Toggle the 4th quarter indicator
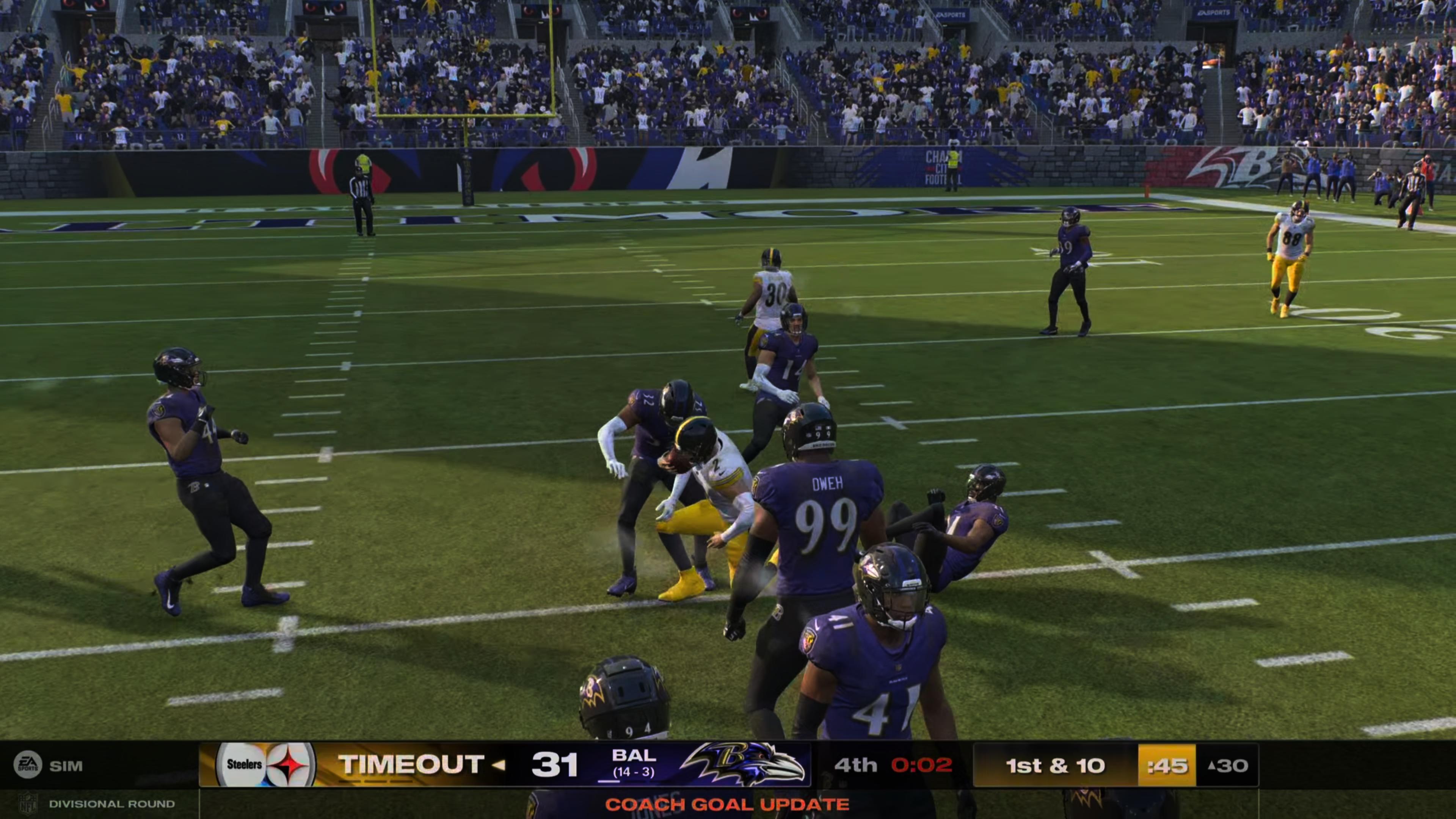This screenshot has width=1456, height=819. pyautogui.click(x=856, y=765)
